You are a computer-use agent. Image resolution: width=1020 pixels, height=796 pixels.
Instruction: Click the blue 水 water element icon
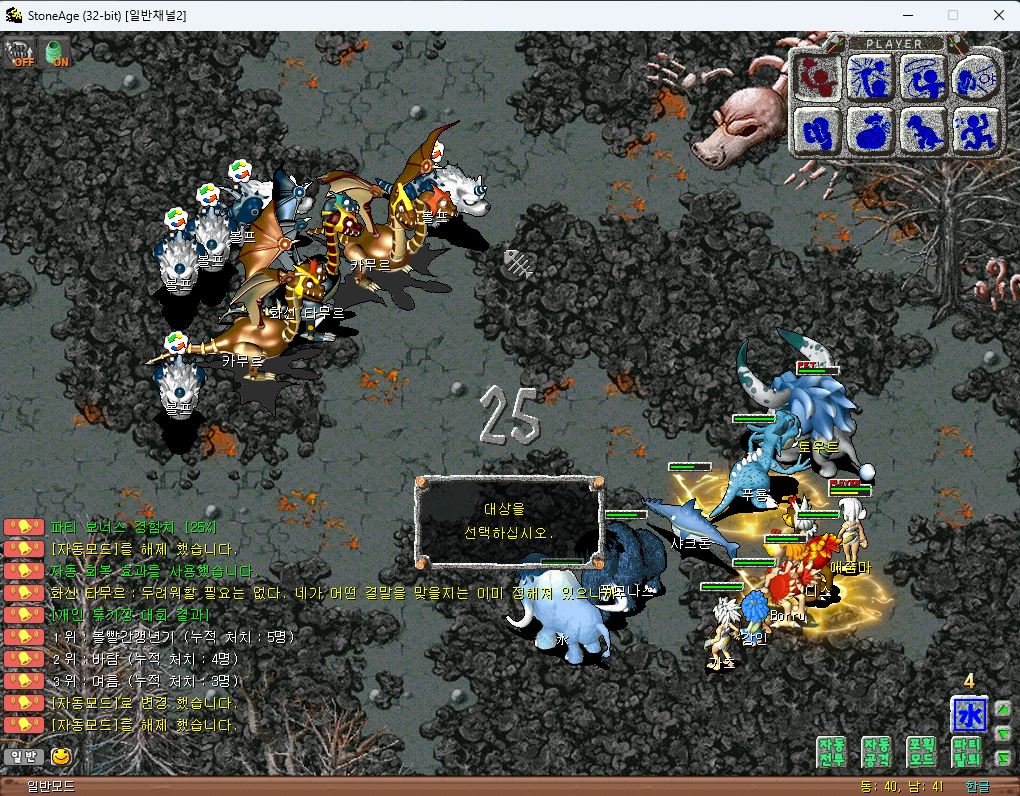coord(969,715)
